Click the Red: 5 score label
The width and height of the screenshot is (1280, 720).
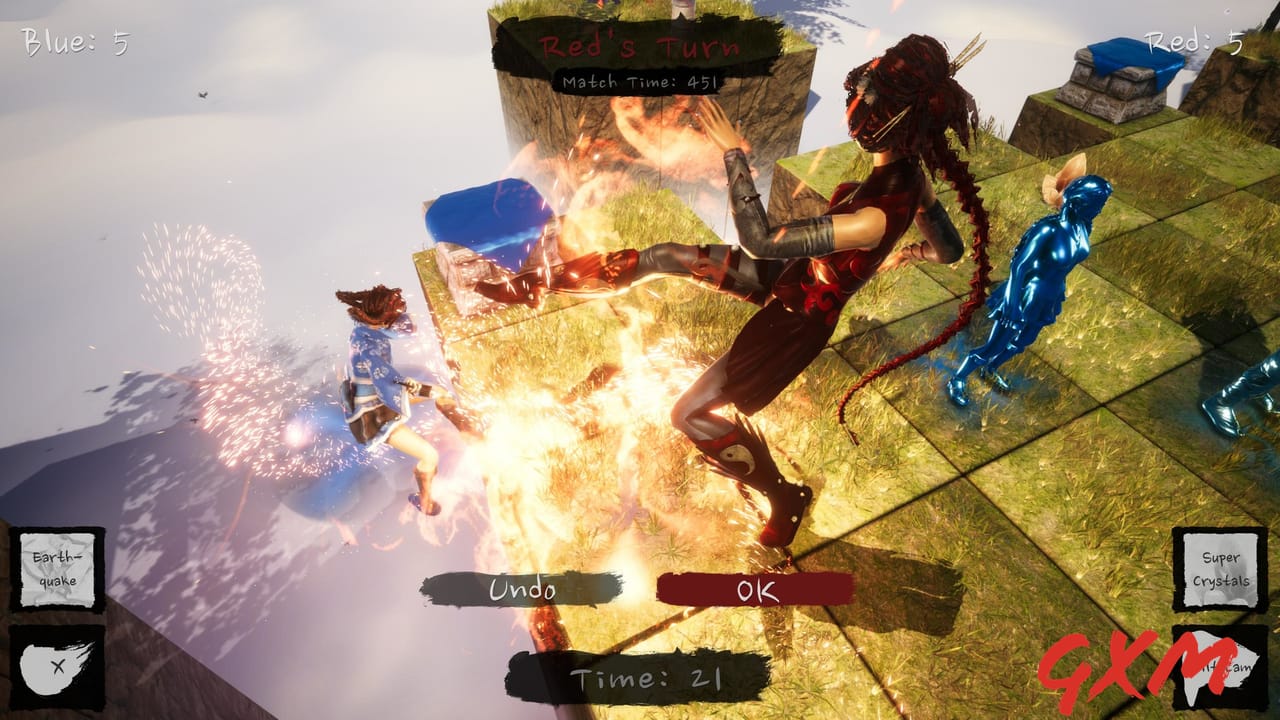tap(1190, 43)
